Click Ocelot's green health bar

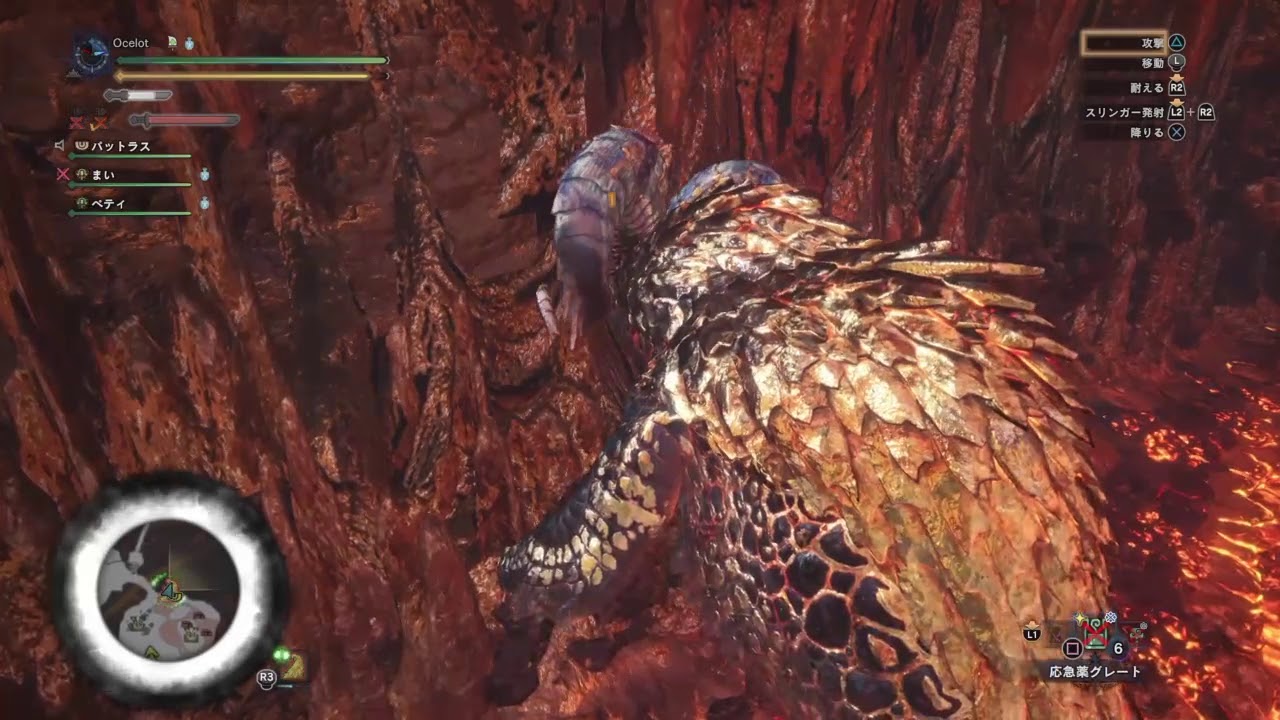[250, 60]
